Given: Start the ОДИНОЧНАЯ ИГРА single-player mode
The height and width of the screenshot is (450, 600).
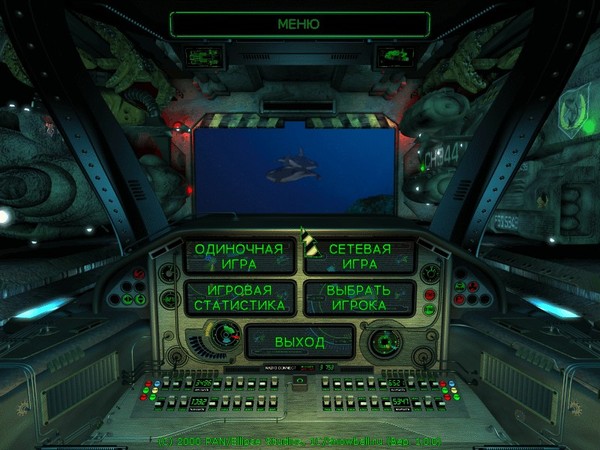Looking at the screenshot, I should tap(240, 256).
